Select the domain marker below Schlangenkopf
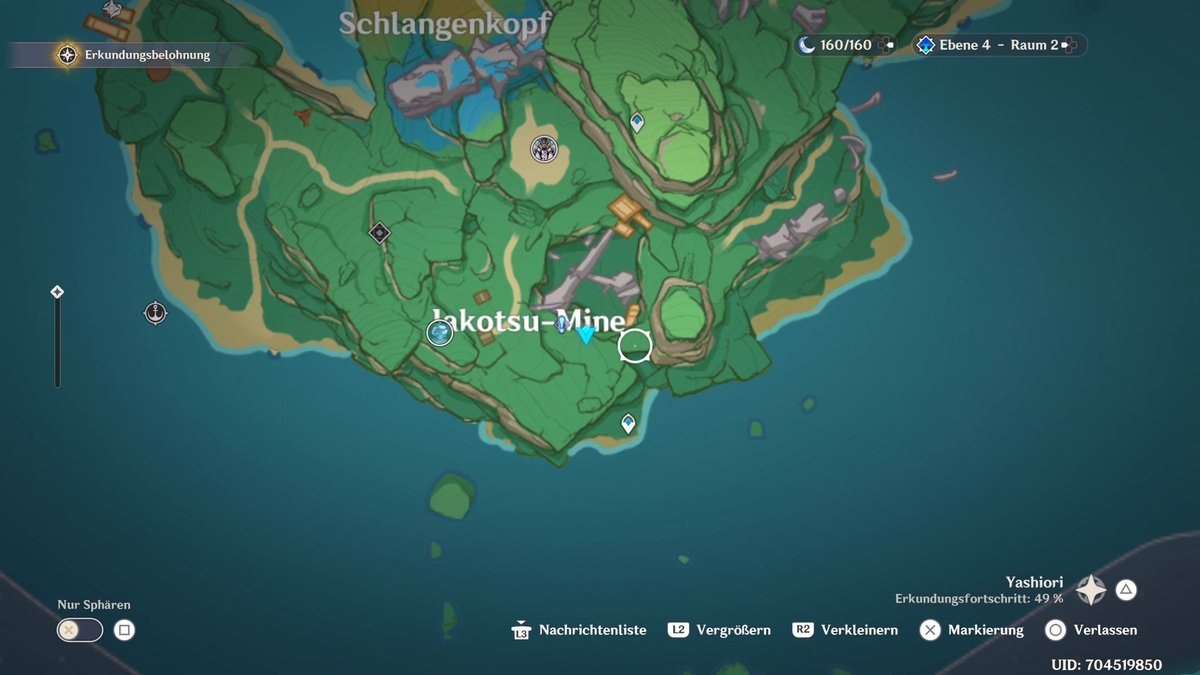This screenshot has width=1200, height=675. 544,150
